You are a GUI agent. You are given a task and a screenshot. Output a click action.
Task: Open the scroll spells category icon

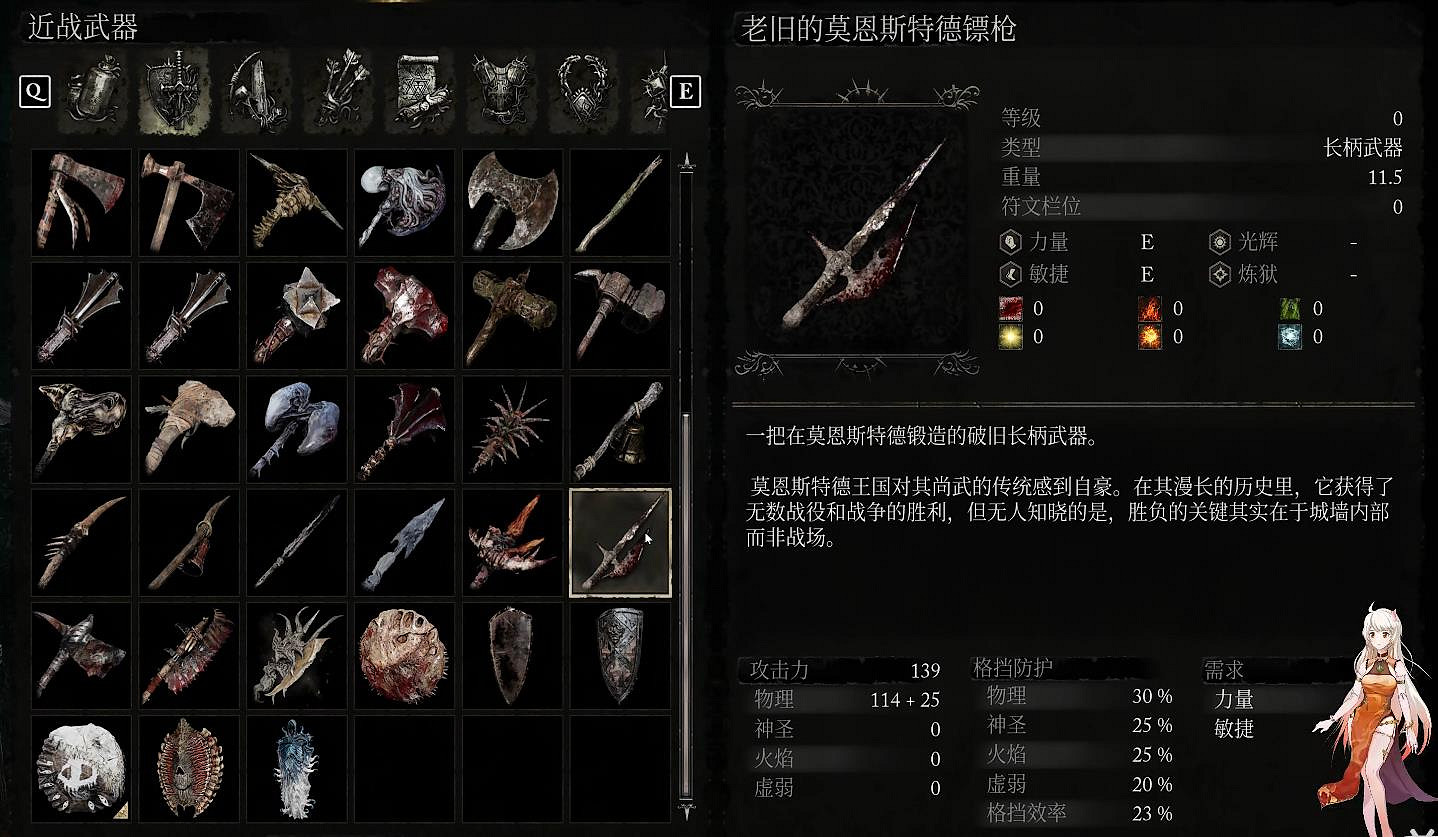pyautogui.click(x=420, y=92)
